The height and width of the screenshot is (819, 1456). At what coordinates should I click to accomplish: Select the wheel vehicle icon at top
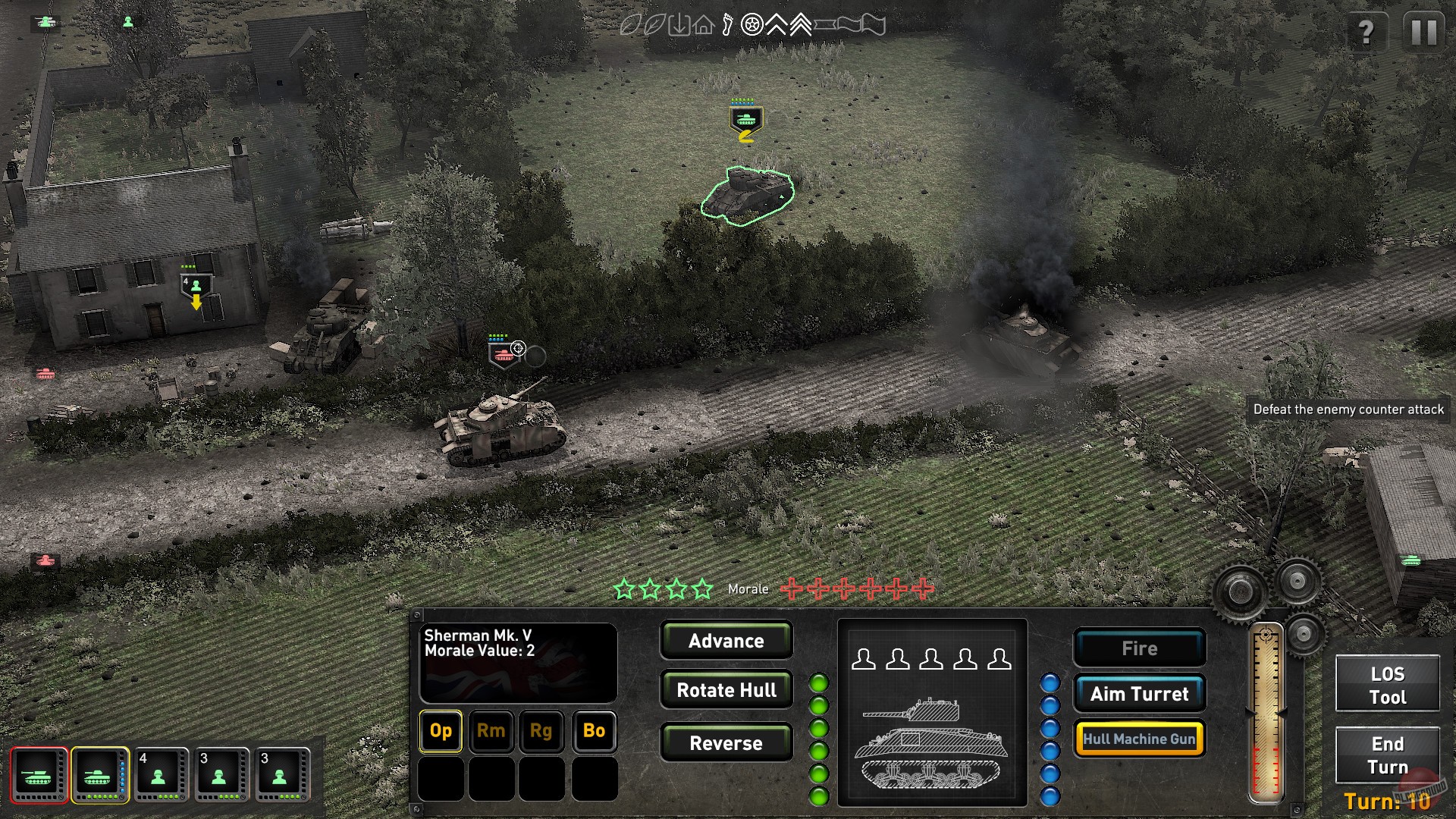[752, 25]
